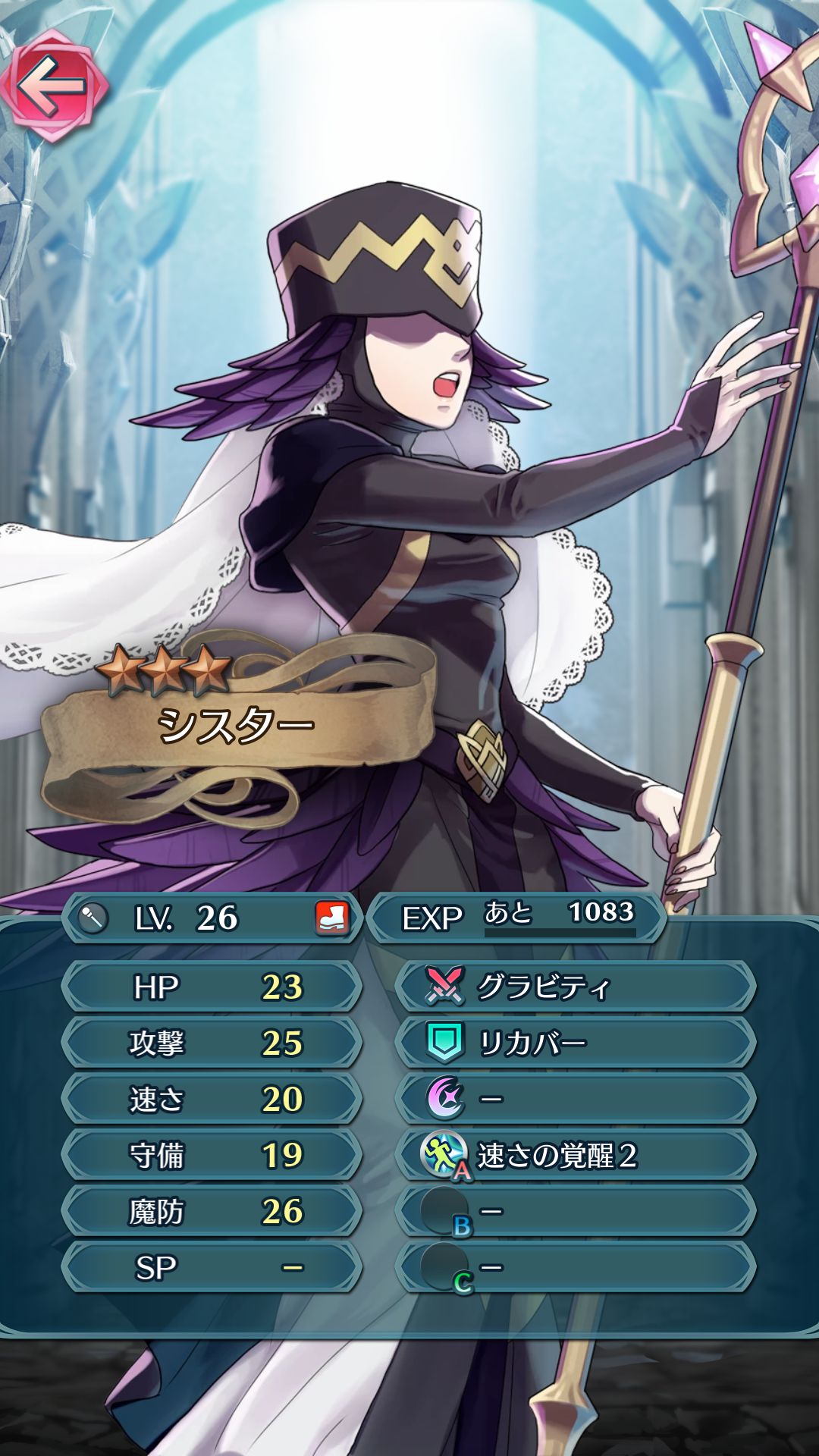The image size is (819, 1456).
Task: Tap the 速さ stat row
Action: (211, 1099)
